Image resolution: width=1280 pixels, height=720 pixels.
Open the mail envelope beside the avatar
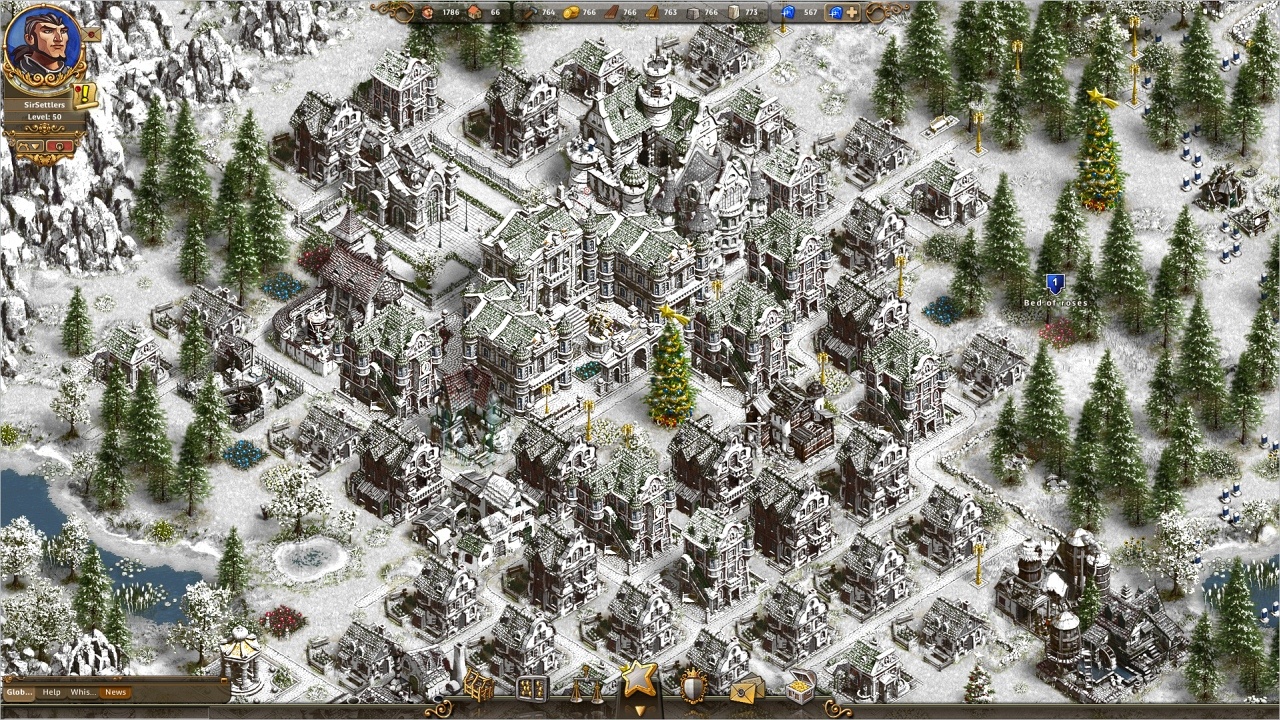pyautogui.click(x=92, y=33)
